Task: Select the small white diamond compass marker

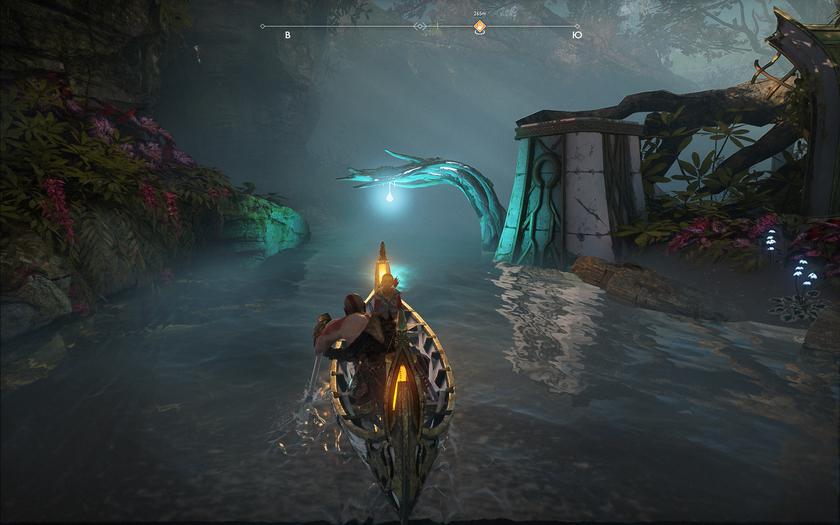Action: click(x=420, y=26)
